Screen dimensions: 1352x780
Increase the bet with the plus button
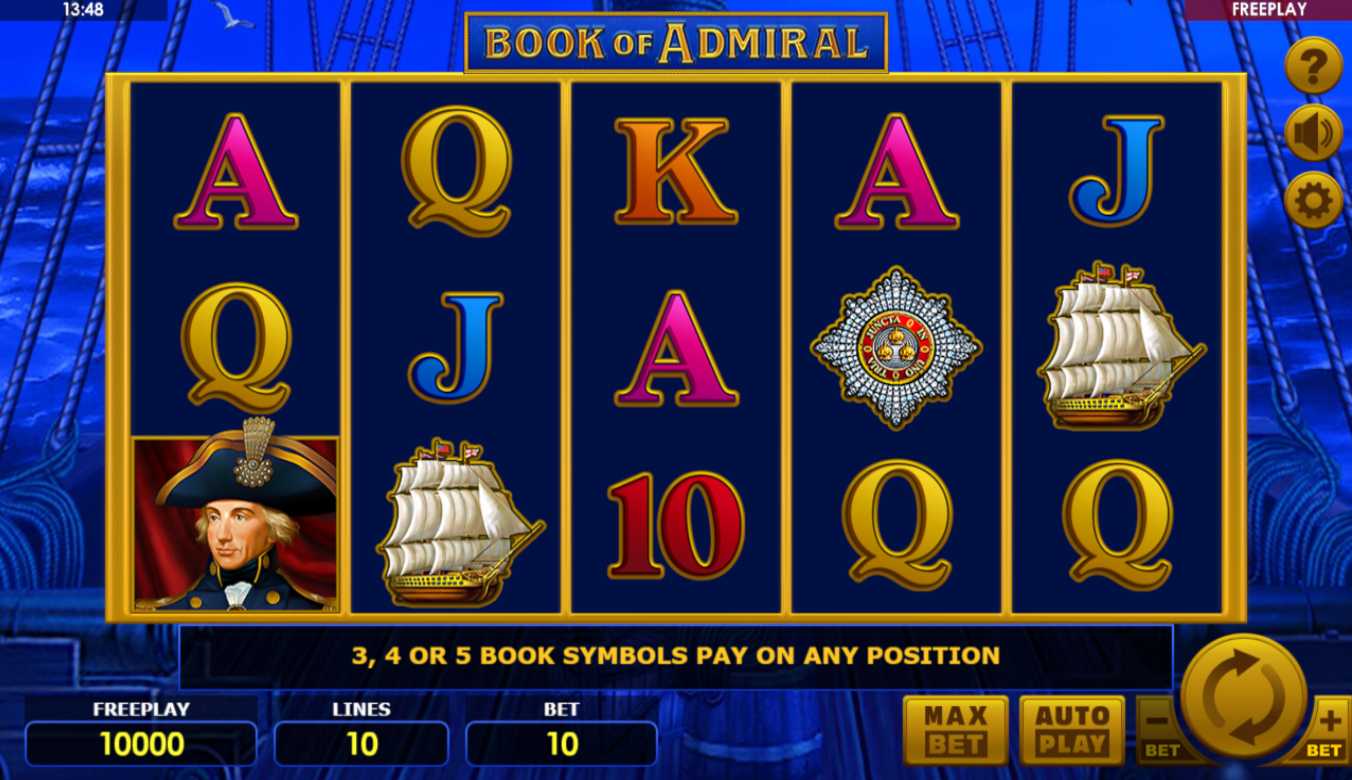(x=1329, y=730)
